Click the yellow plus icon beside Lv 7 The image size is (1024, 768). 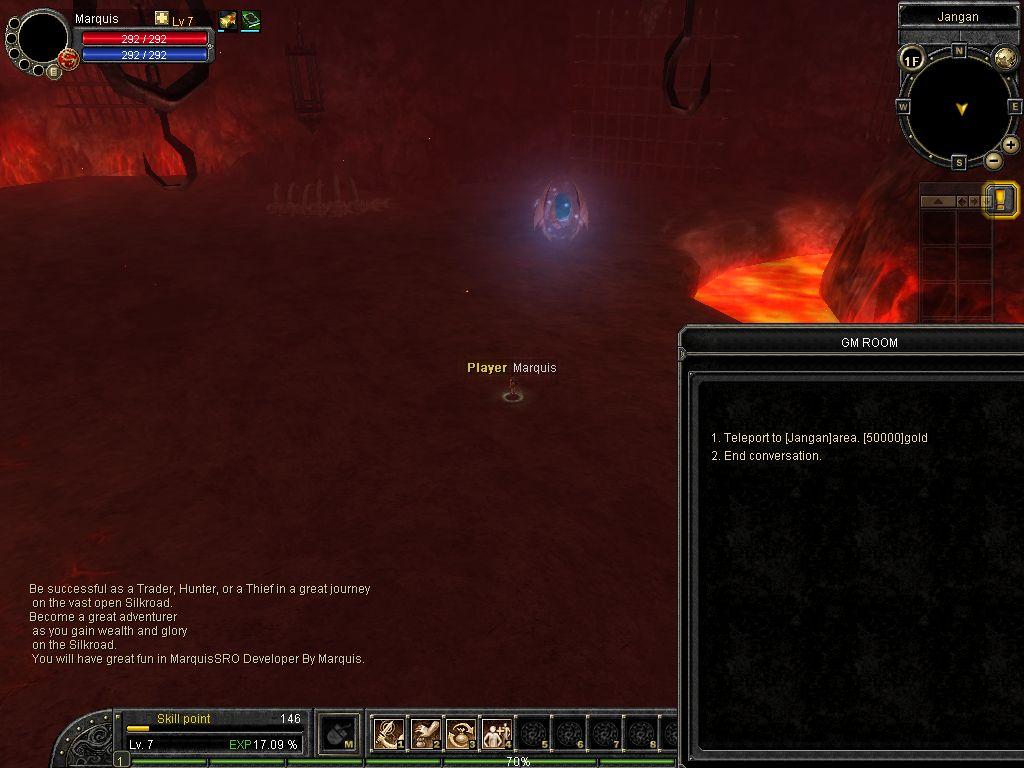[162, 19]
